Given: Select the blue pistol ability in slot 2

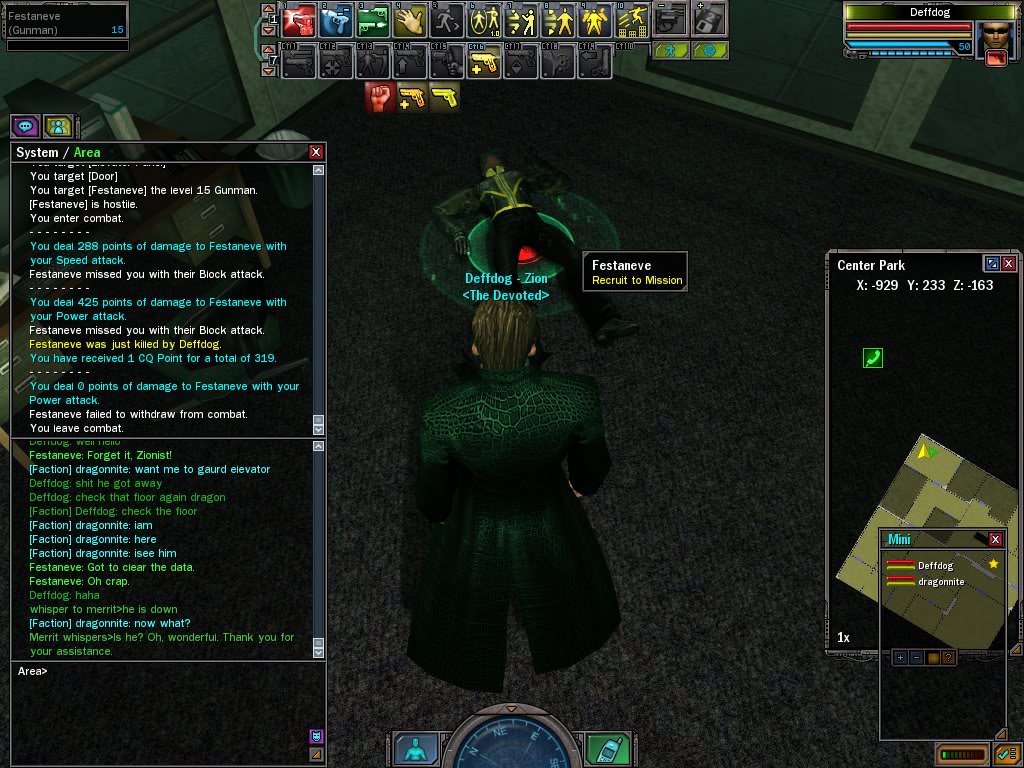Looking at the screenshot, I should [x=335, y=20].
